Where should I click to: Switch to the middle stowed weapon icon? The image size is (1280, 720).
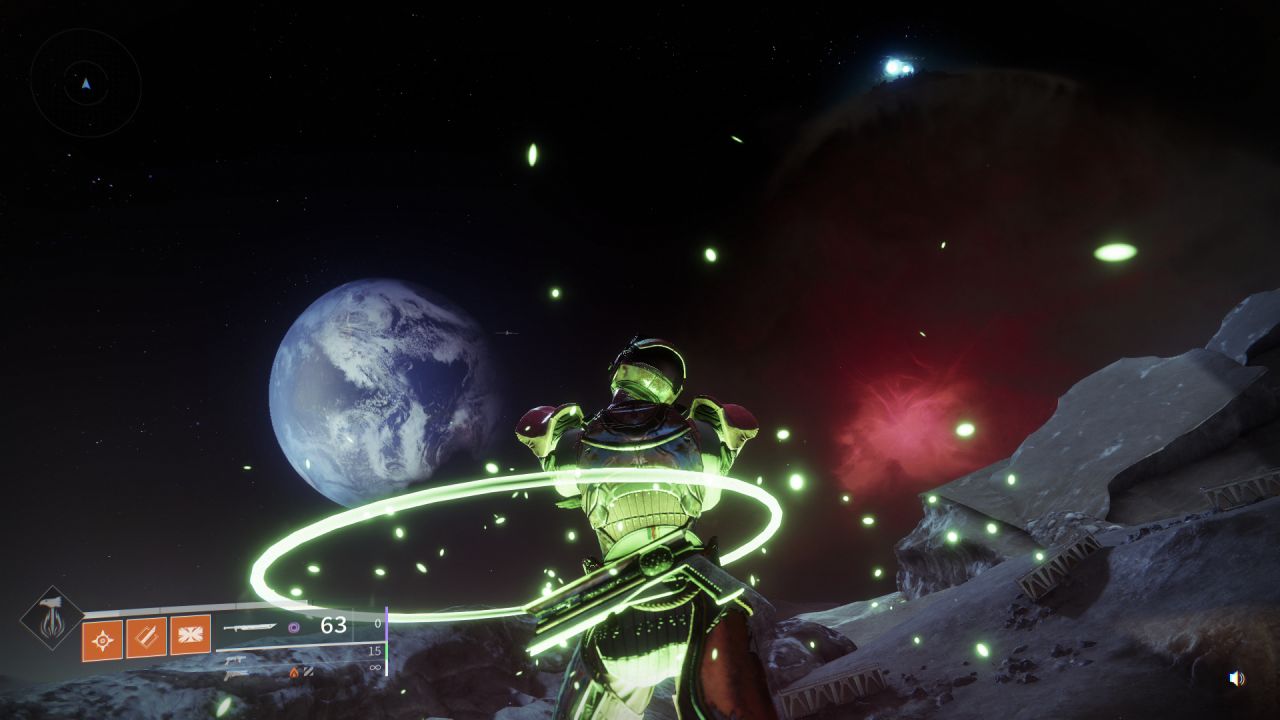[x=237, y=659]
